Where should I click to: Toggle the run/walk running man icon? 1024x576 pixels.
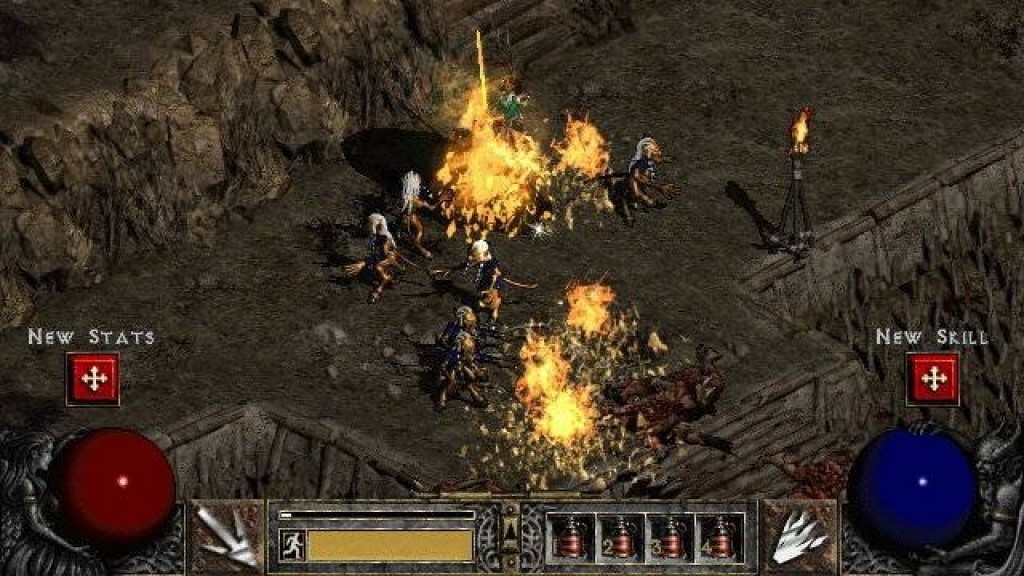tap(292, 545)
